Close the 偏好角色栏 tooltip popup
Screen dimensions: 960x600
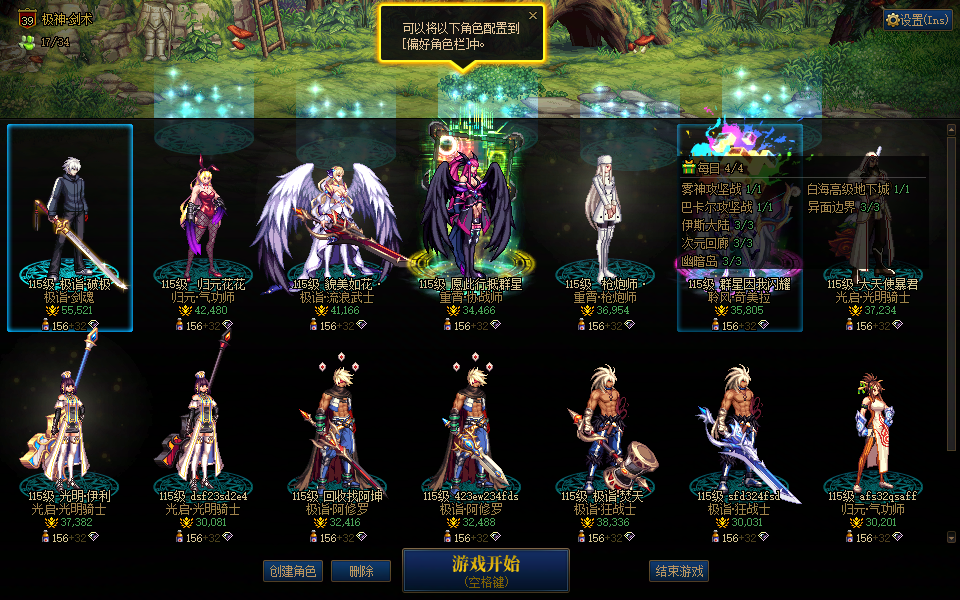tap(533, 16)
